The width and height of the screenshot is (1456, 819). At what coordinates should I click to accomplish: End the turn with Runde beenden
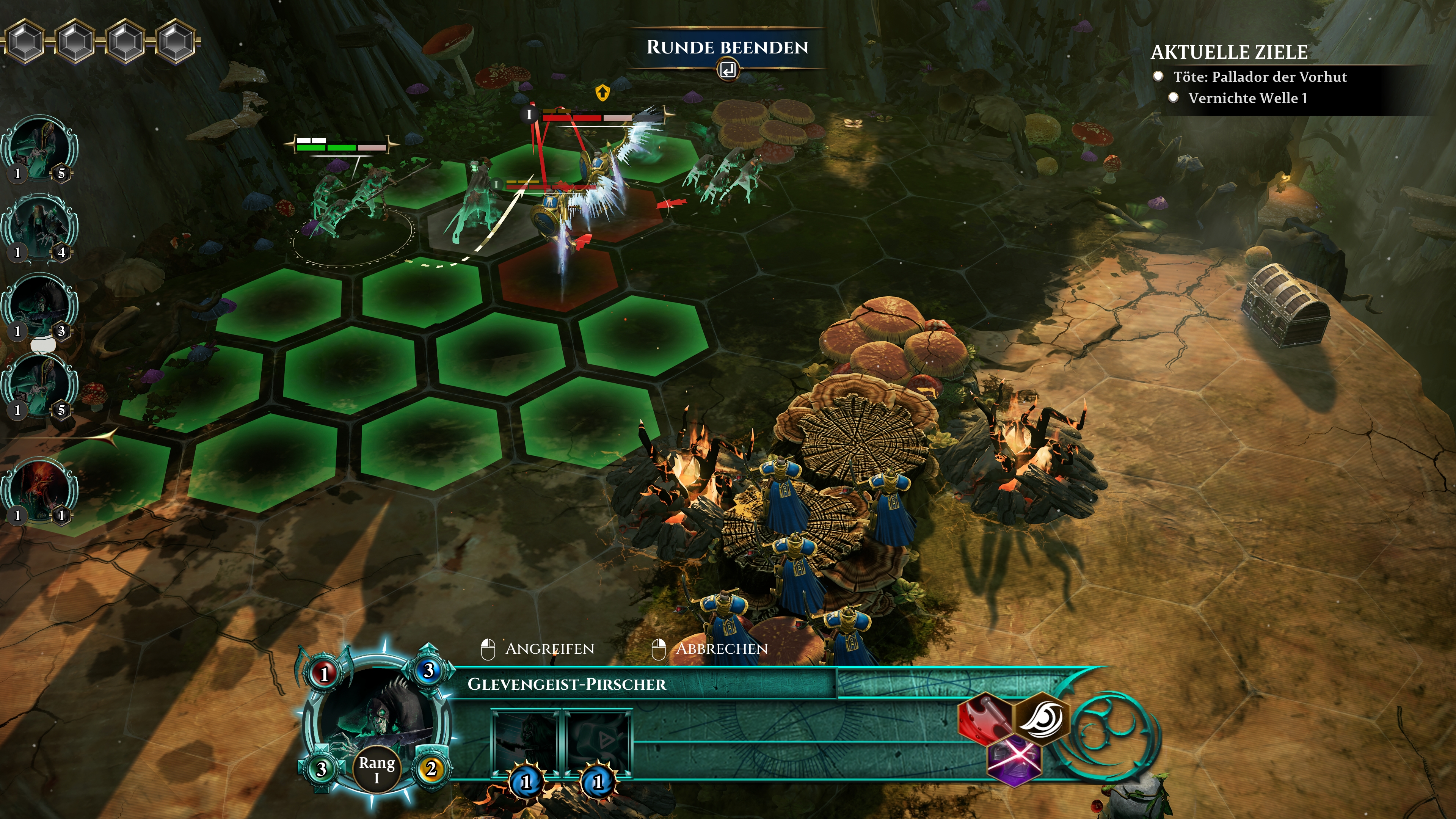pyautogui.click(x=727, y=47)
